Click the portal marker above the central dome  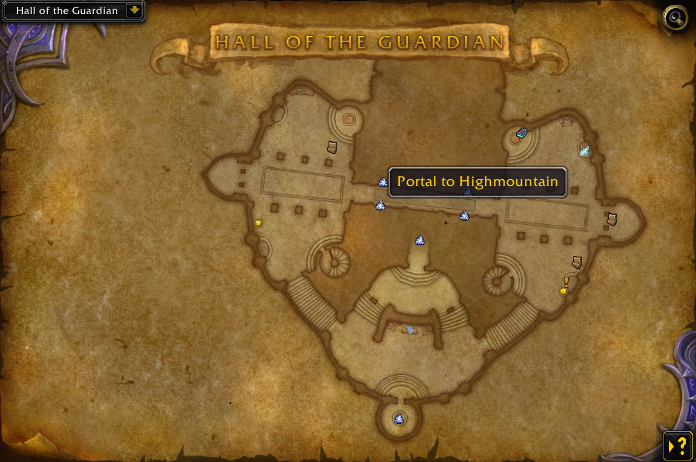420,241
